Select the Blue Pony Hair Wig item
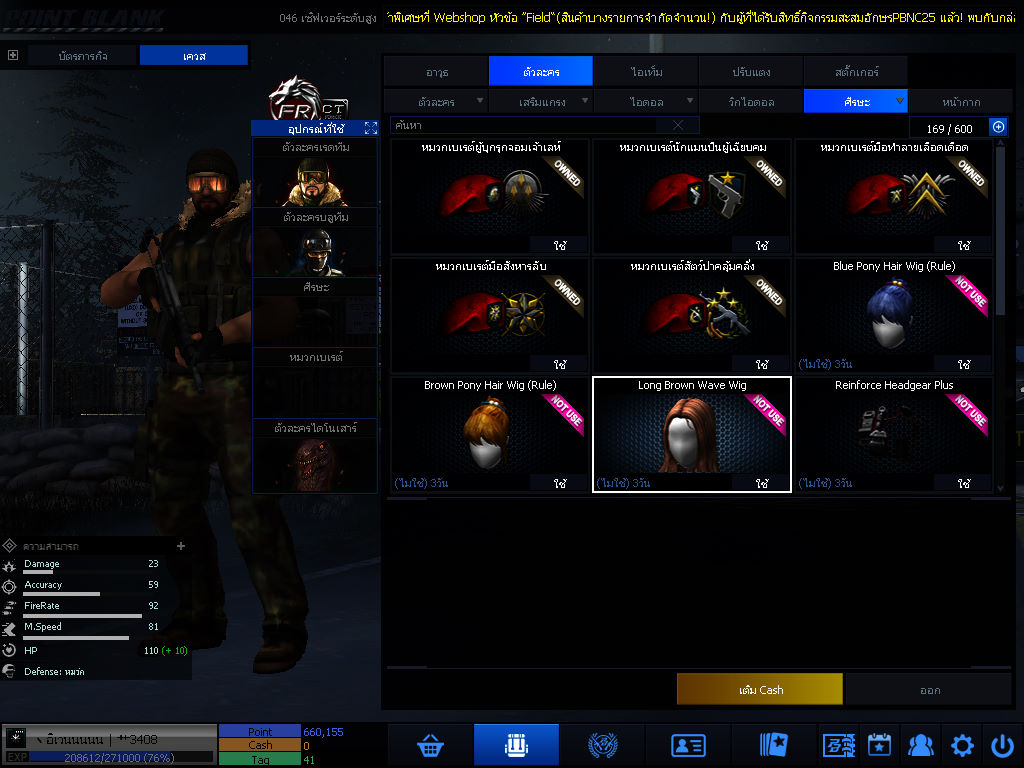Viewport: 1024px width, 768px height. (893, 316)
